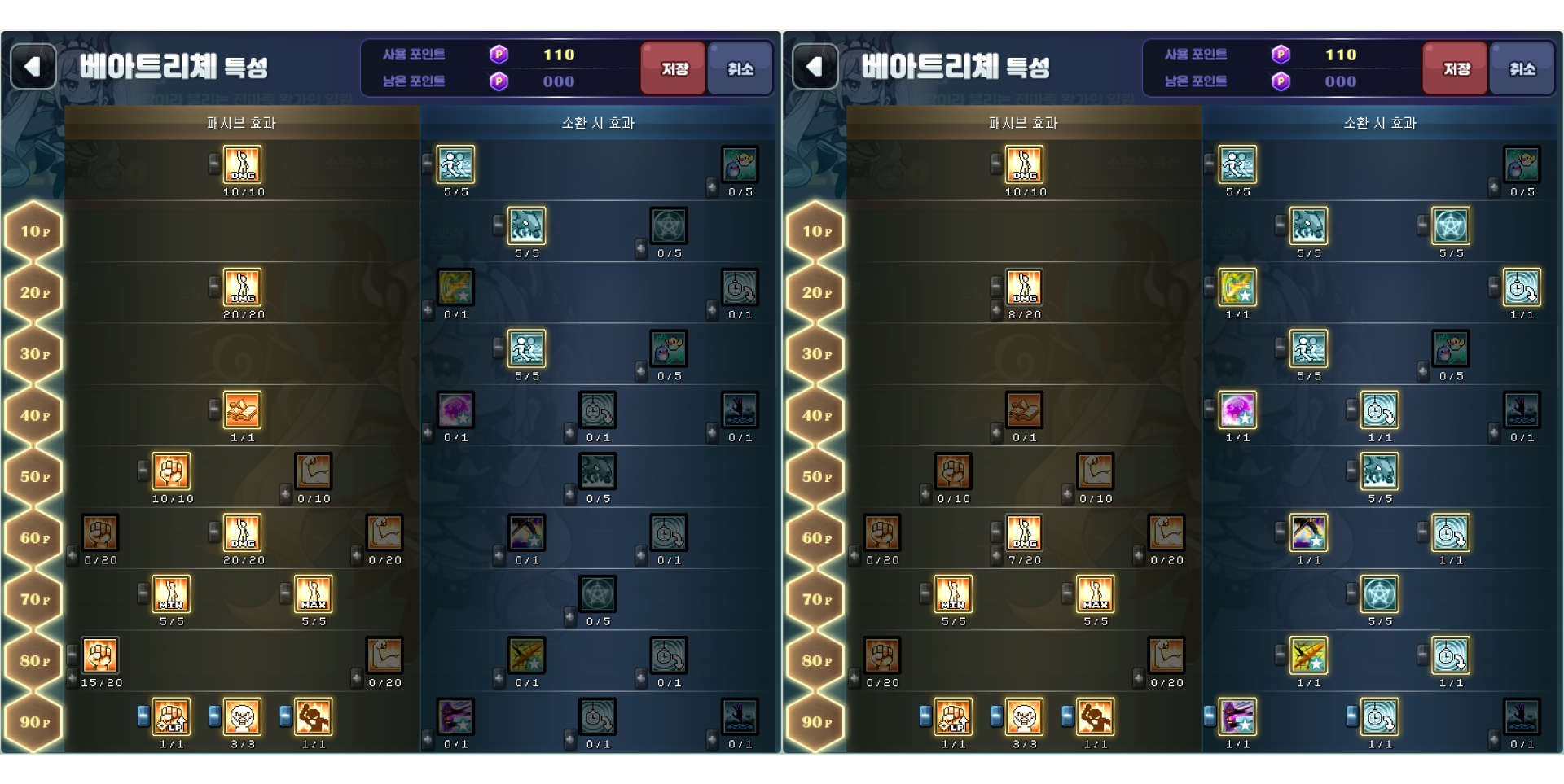
Task: Open the 패시브 효과 header in the left panel
Action: (x=241, y=123)
